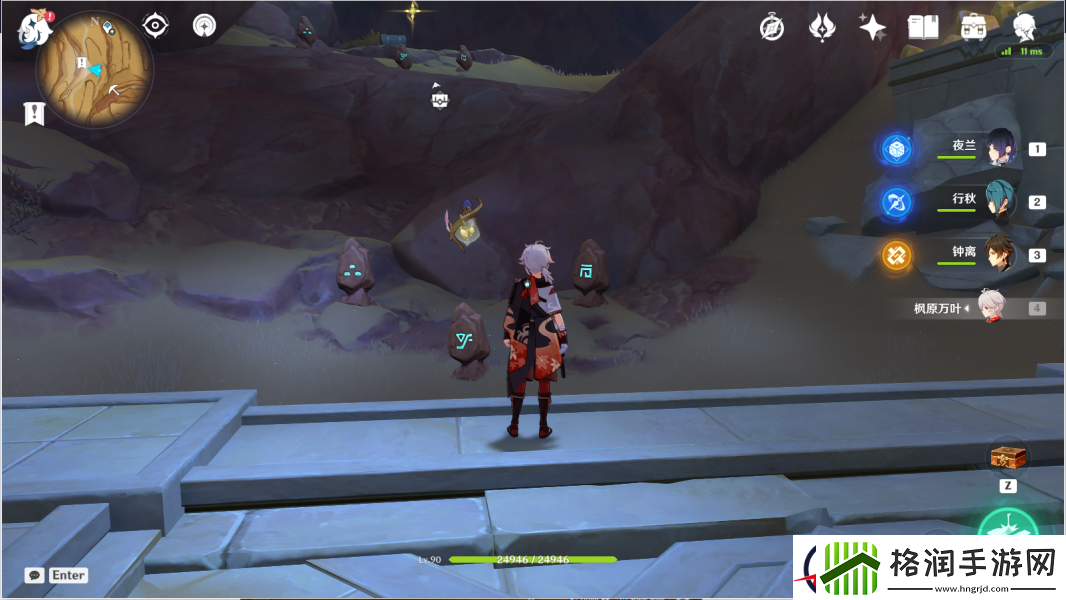Open the compass events icon
Viewport: 1066px width, 600px height.
pyautogui.click(x=772, y=27)
